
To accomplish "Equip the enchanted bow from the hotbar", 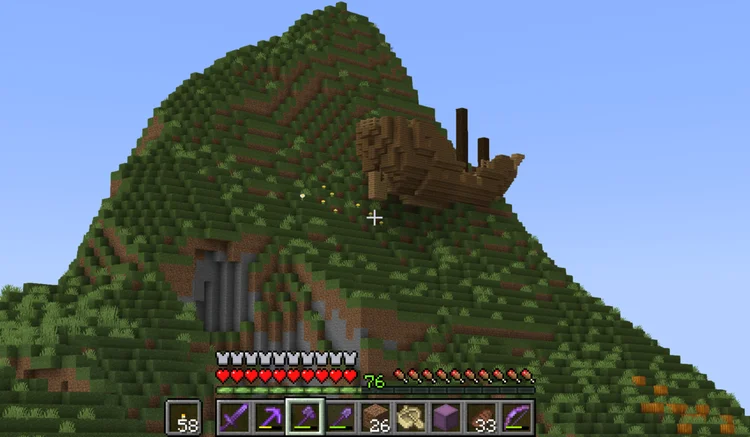I will [x=517, y=417].
